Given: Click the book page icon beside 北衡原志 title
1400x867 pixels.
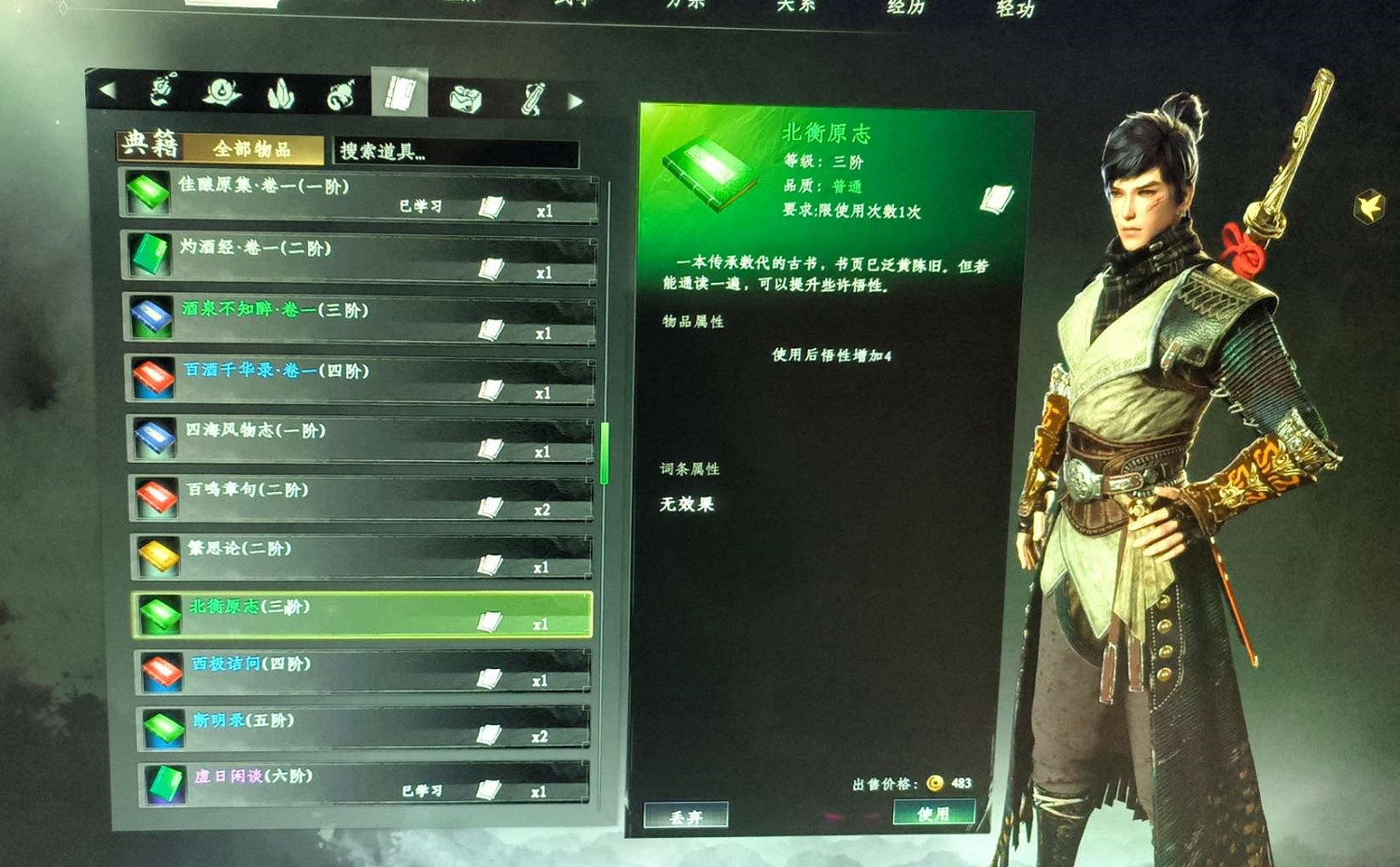Looking at the screenshot, I should pos(998,198).
